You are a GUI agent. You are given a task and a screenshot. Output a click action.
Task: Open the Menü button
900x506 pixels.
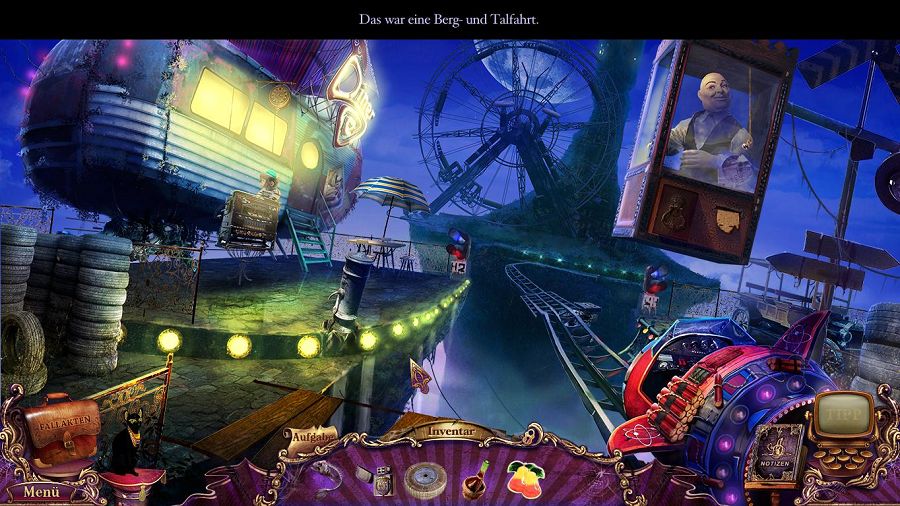[42, 491]
